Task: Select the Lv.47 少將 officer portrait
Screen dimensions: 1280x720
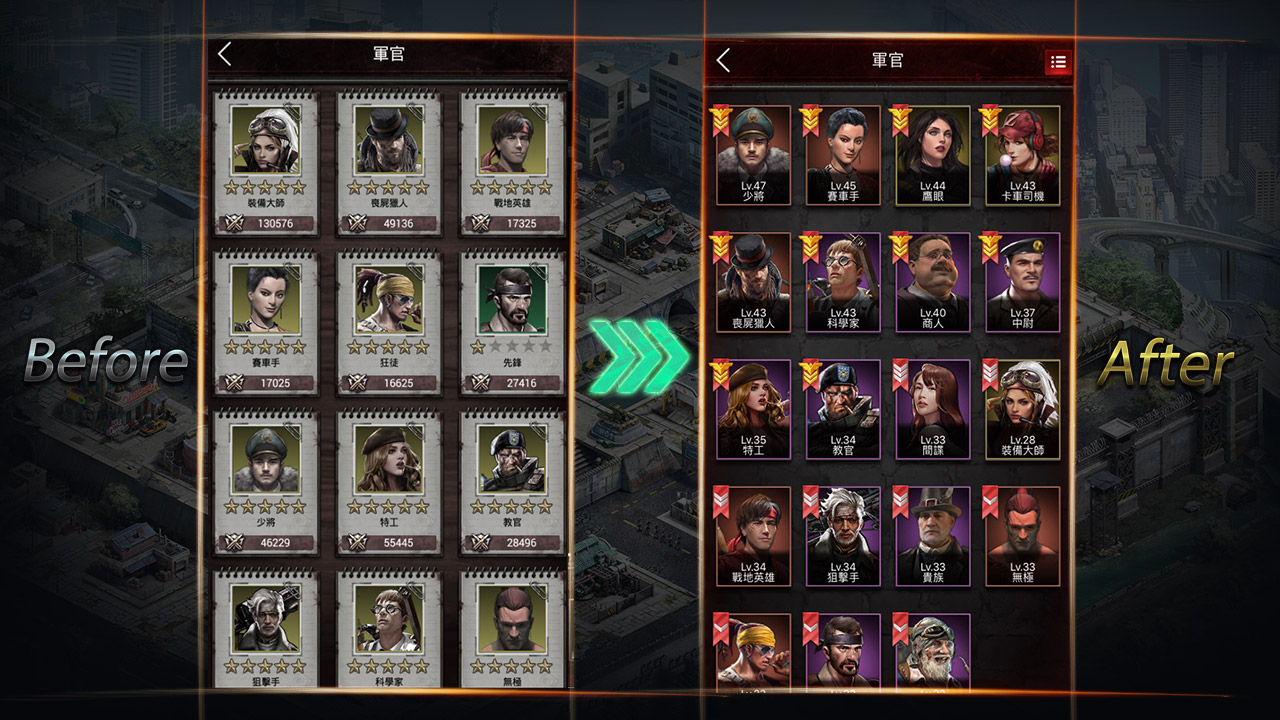Action: [753, 155]
